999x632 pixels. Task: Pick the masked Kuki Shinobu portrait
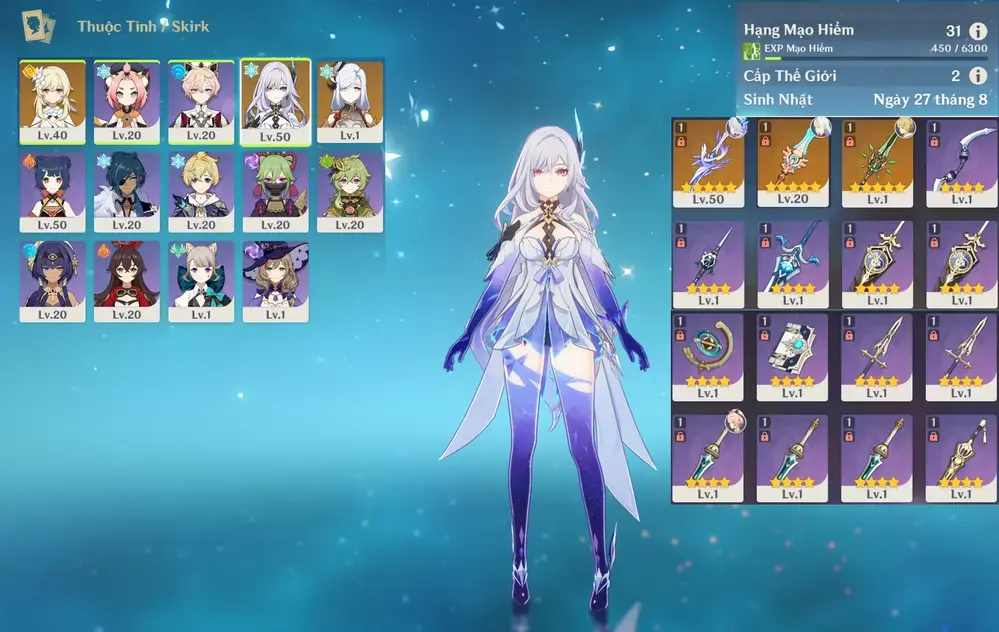[276, 192]
